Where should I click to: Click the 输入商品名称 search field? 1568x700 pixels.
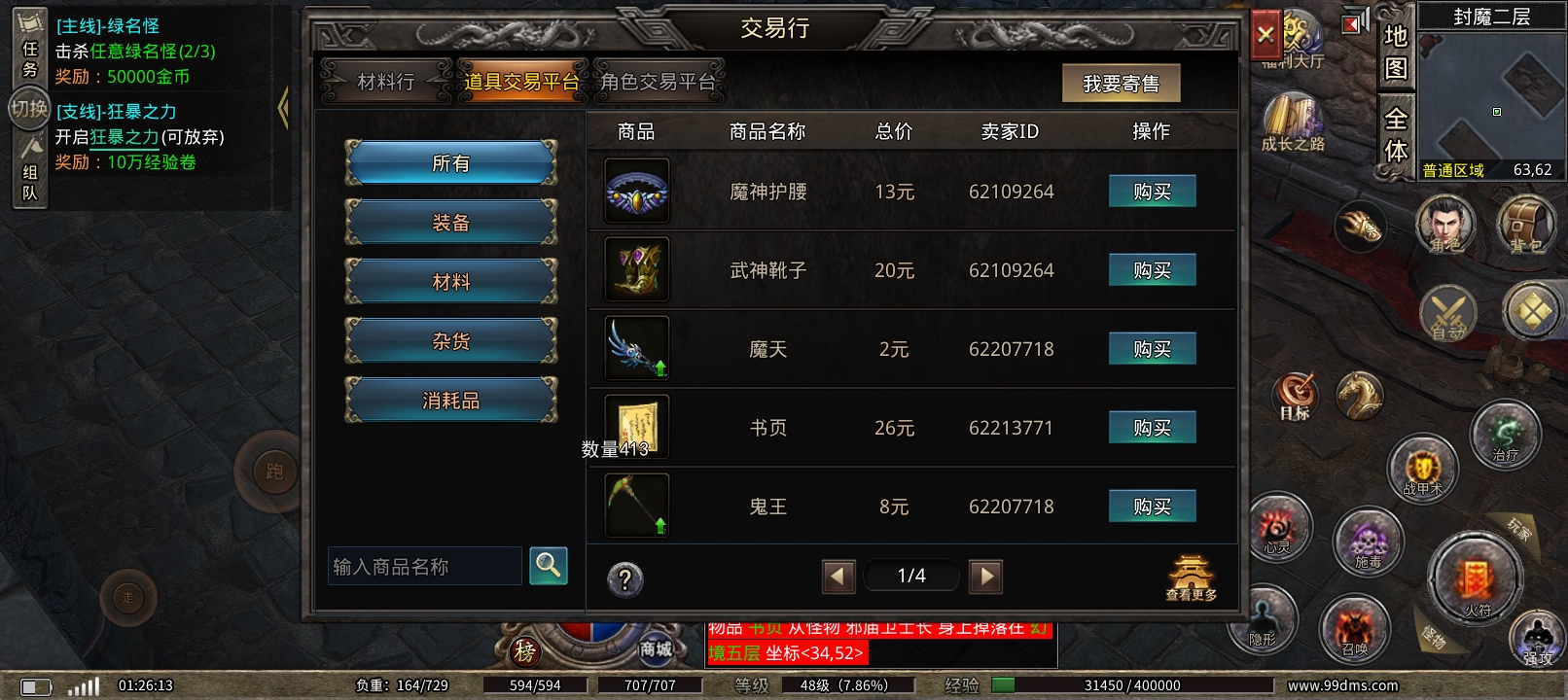pos(425,566)
